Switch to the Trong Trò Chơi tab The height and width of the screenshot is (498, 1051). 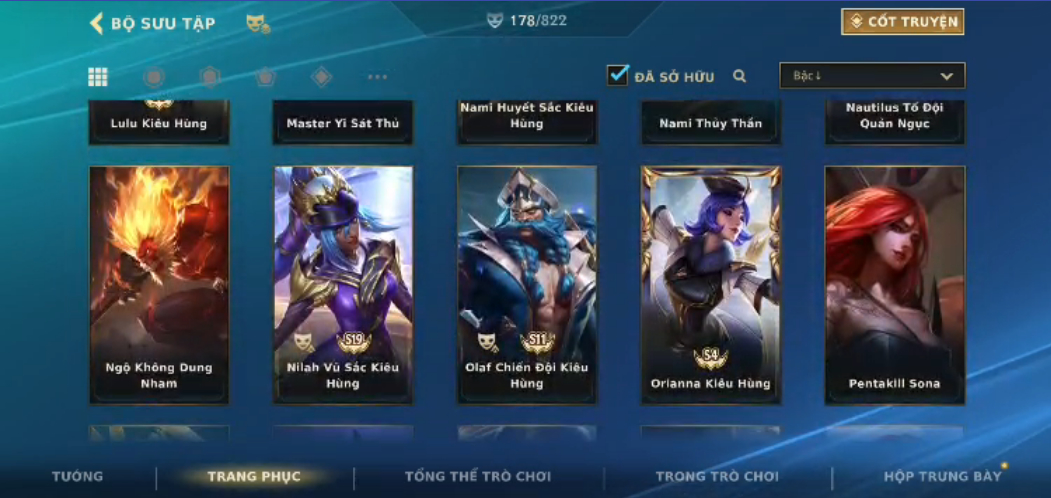(717, 477)
